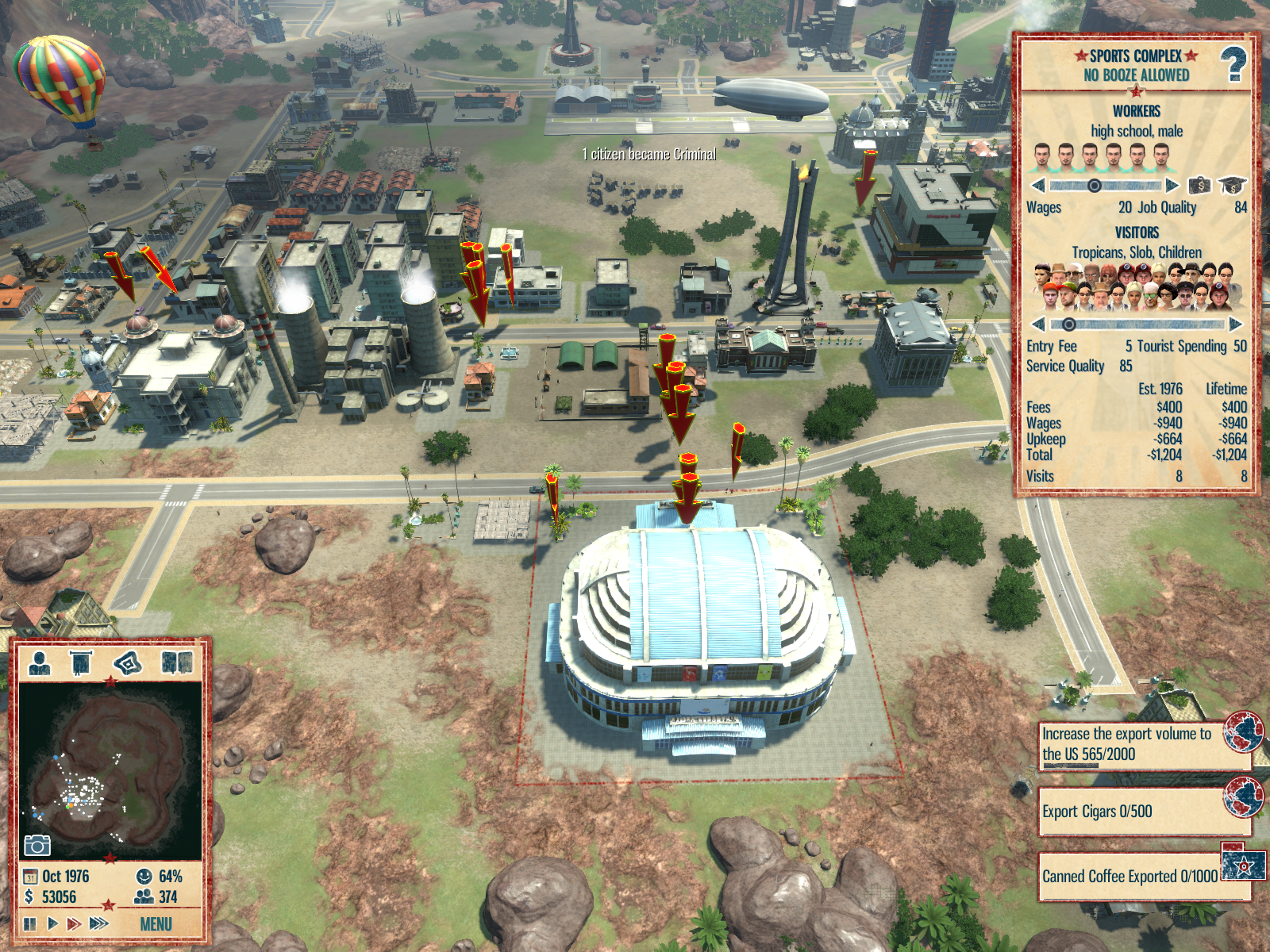This screenshot has height=952, width=1270.
Task: Click the camera icon on minimap
Action: tap(37, 846)
